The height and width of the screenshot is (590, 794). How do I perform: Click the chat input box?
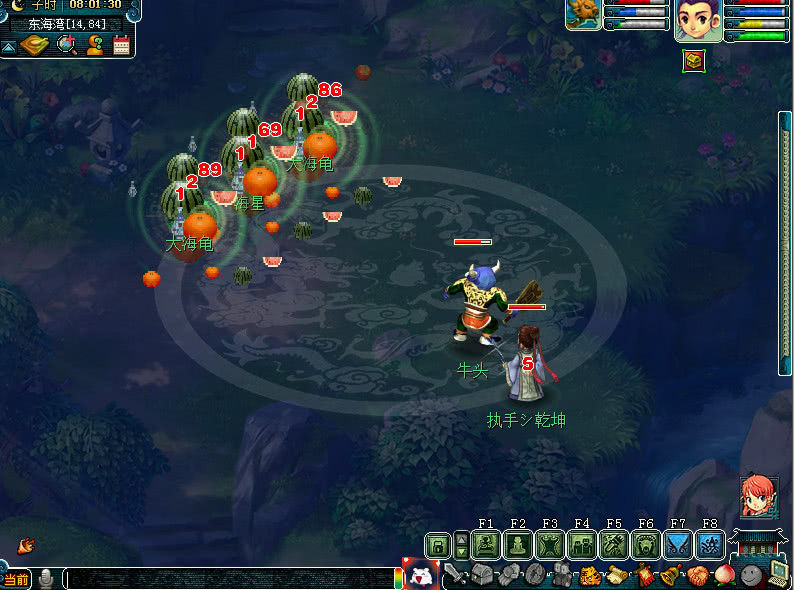click(x=230, y=578)
